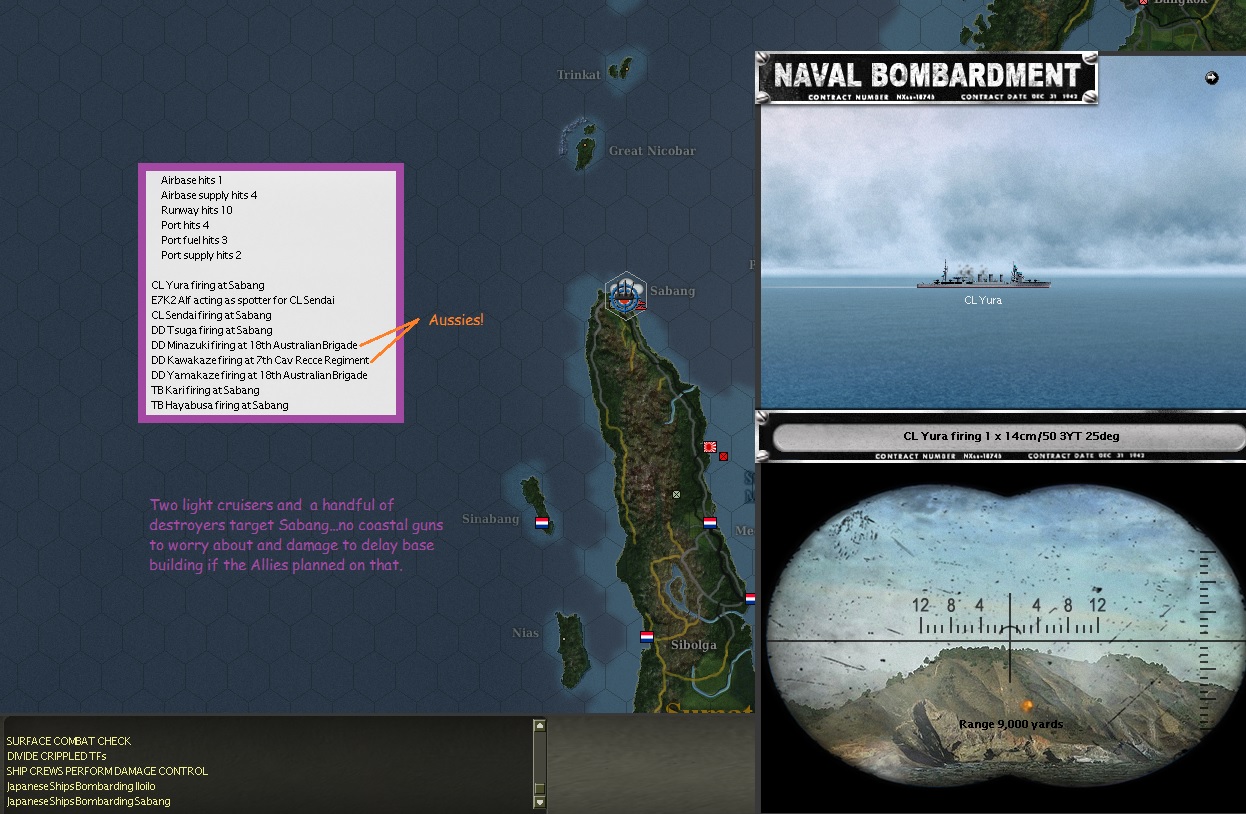
Task: Select the red unit marker beside Japanese flag
Action: tap(723, 456)
